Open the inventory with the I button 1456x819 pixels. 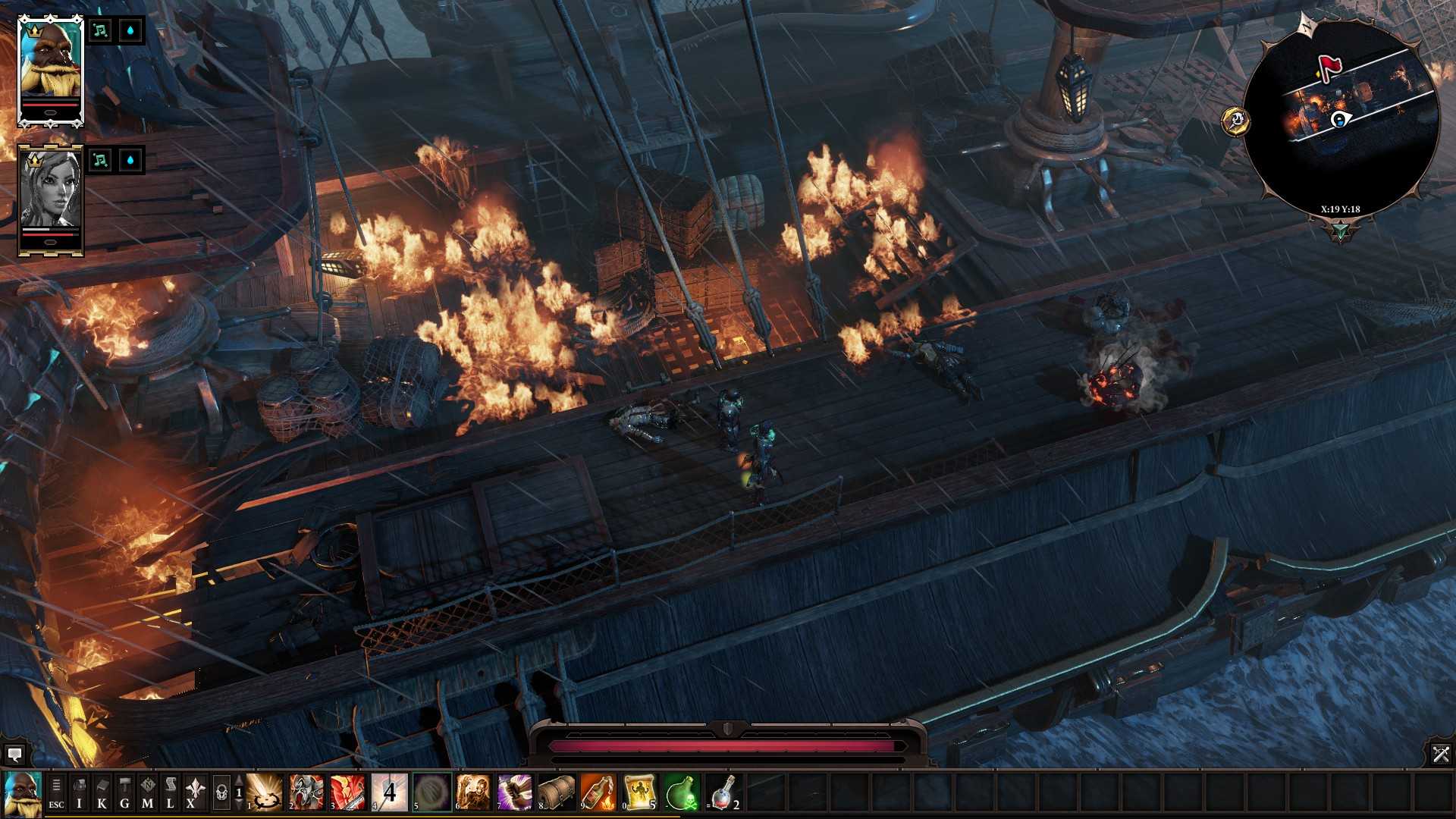(79, 794)
